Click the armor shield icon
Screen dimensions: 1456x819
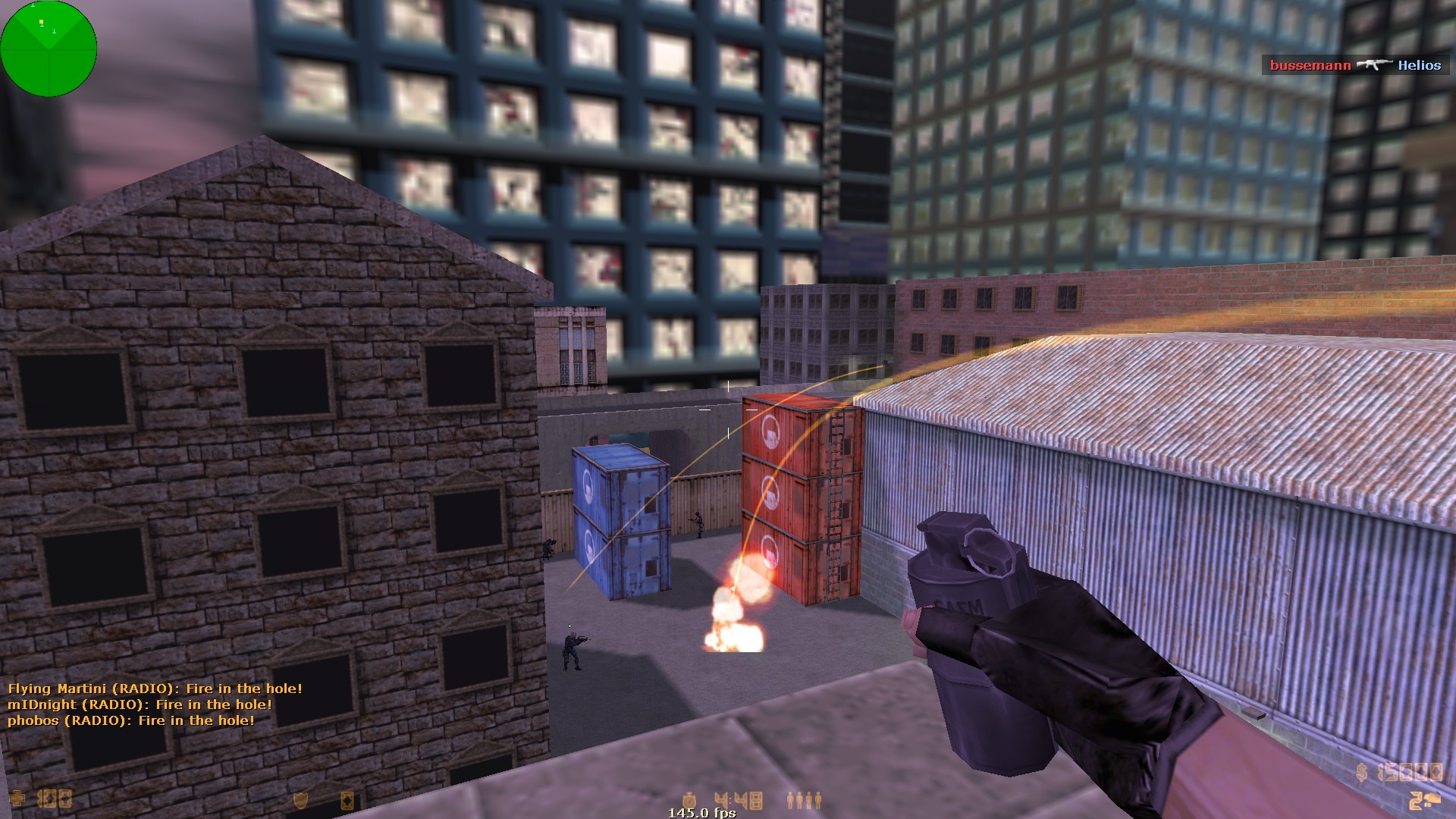(301, 800)
